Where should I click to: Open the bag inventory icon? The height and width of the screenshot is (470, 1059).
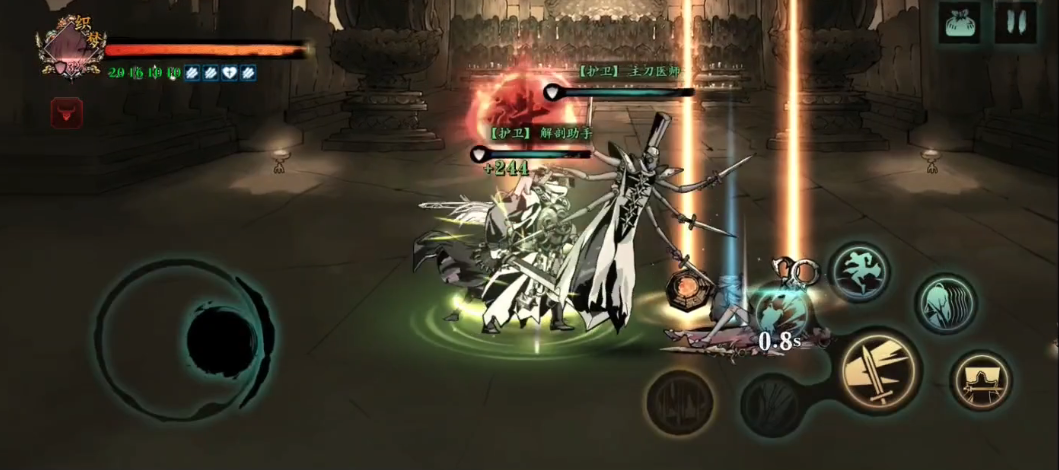[x=959, y=22]
